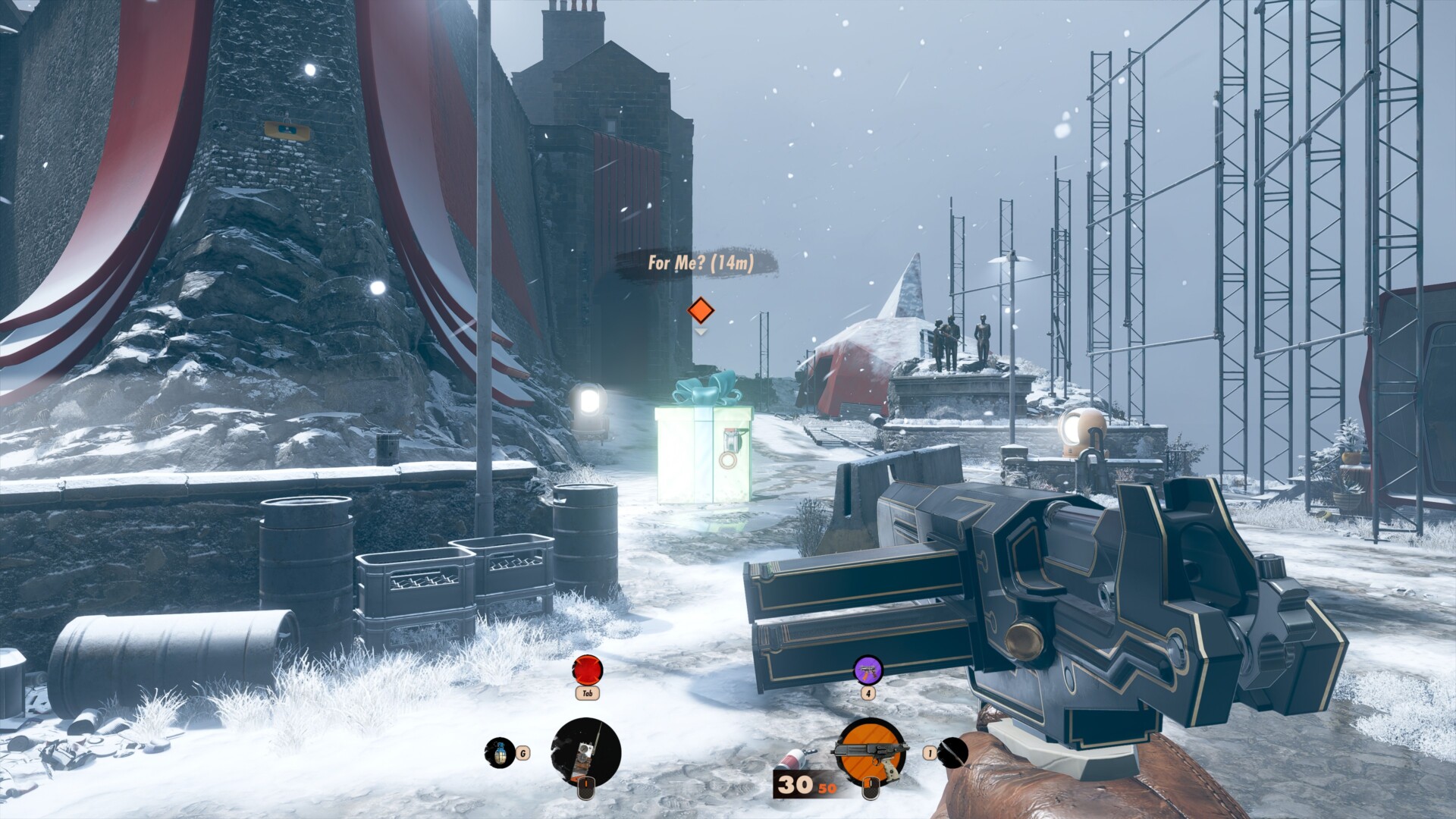This screenshot has width=1456, height=819.
Task: Choose the red slab power icon
Action: tap(587, 670)
